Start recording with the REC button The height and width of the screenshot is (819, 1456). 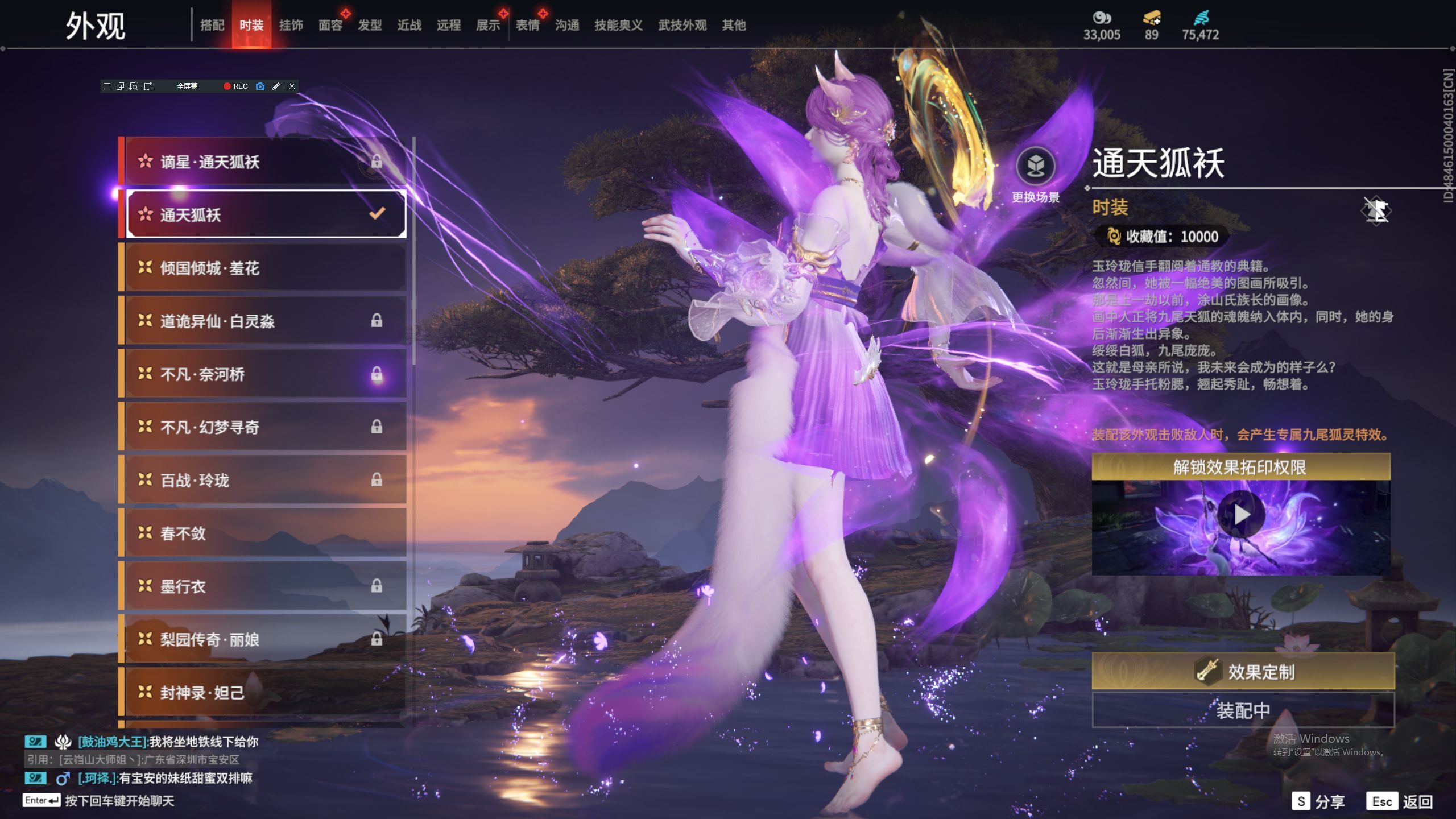(235, 86)
